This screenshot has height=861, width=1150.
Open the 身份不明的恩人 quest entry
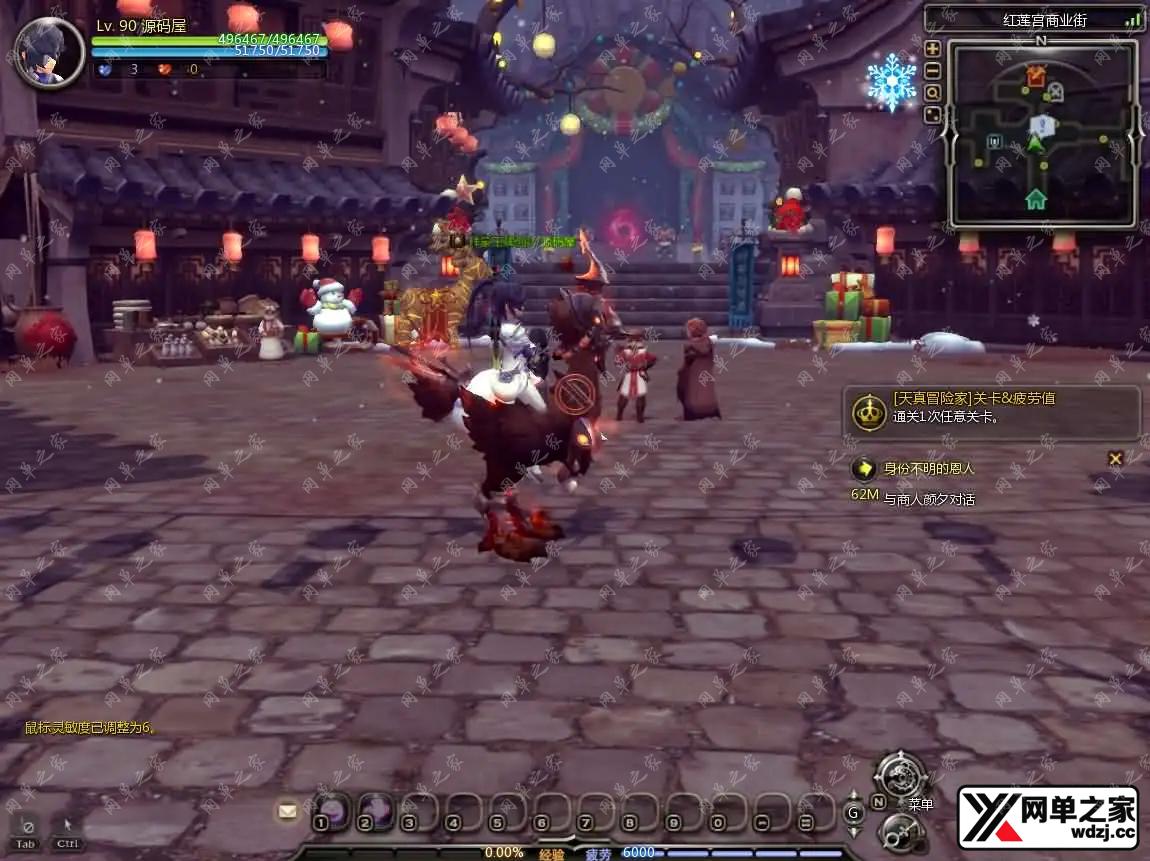pos(929,468)
